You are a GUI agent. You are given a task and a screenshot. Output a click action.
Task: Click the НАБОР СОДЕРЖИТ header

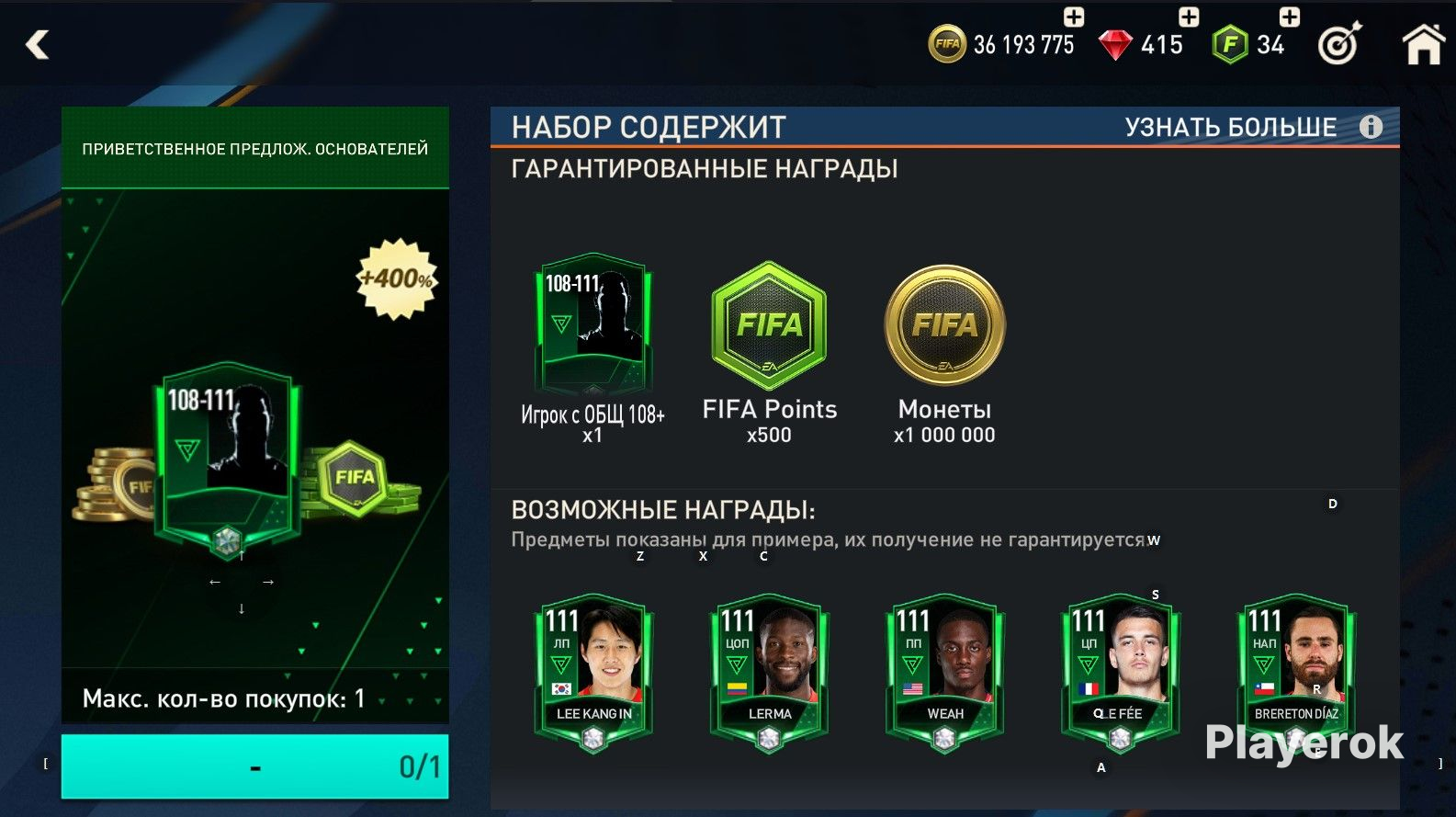(649, 127)
